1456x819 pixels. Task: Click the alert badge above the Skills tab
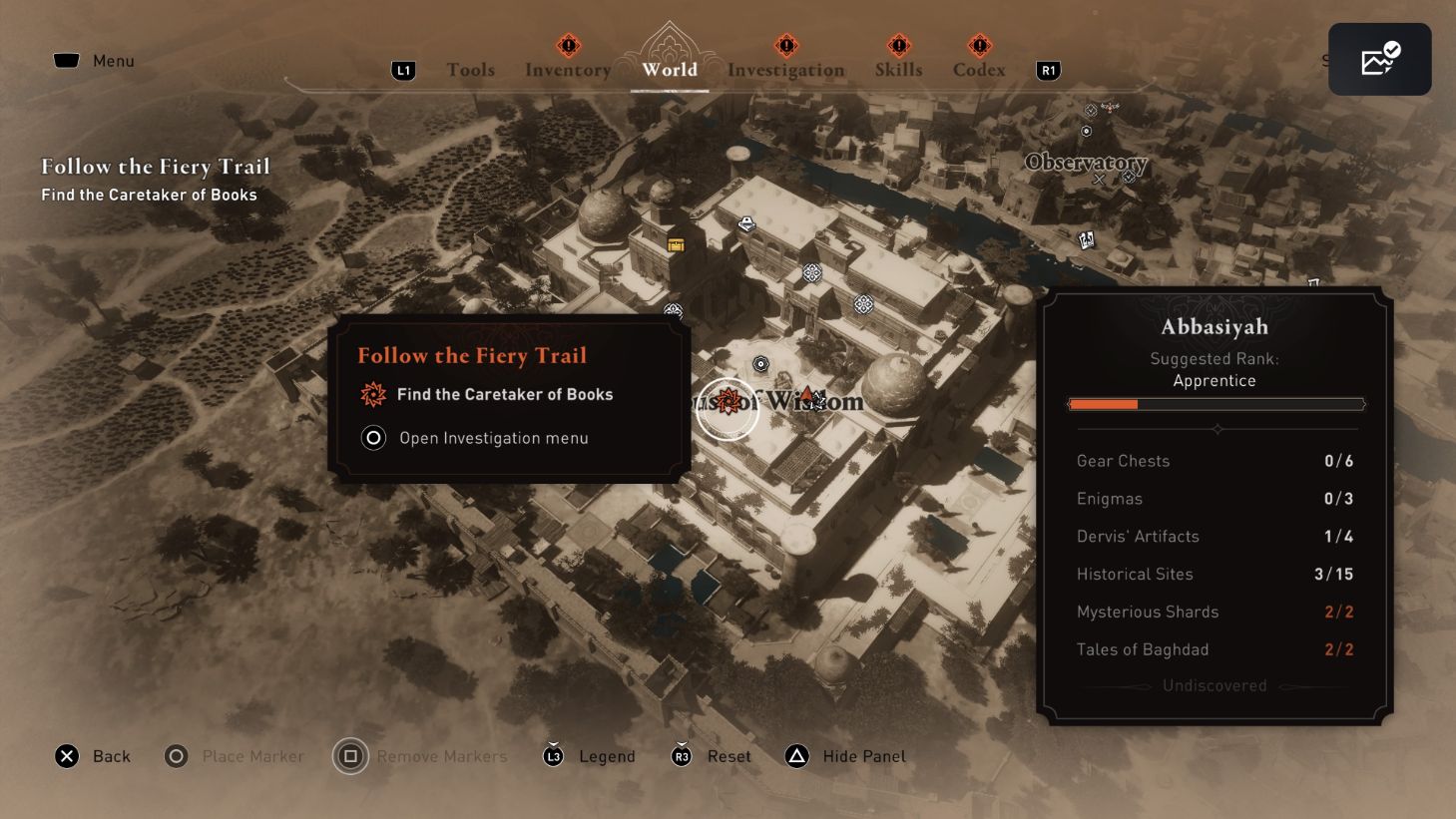(897, 45)
